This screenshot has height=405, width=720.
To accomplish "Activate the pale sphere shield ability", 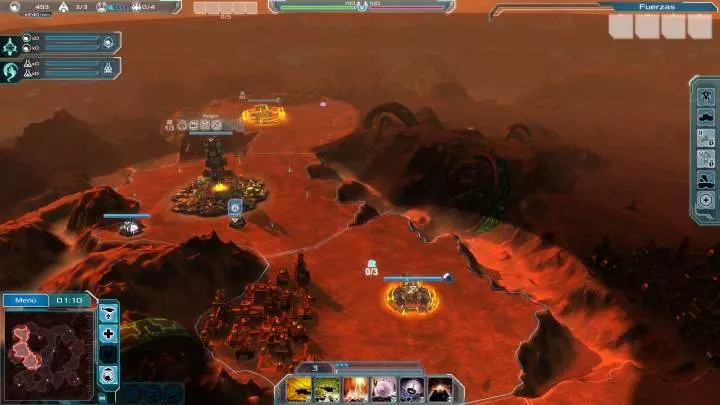I will coord(383,390).
